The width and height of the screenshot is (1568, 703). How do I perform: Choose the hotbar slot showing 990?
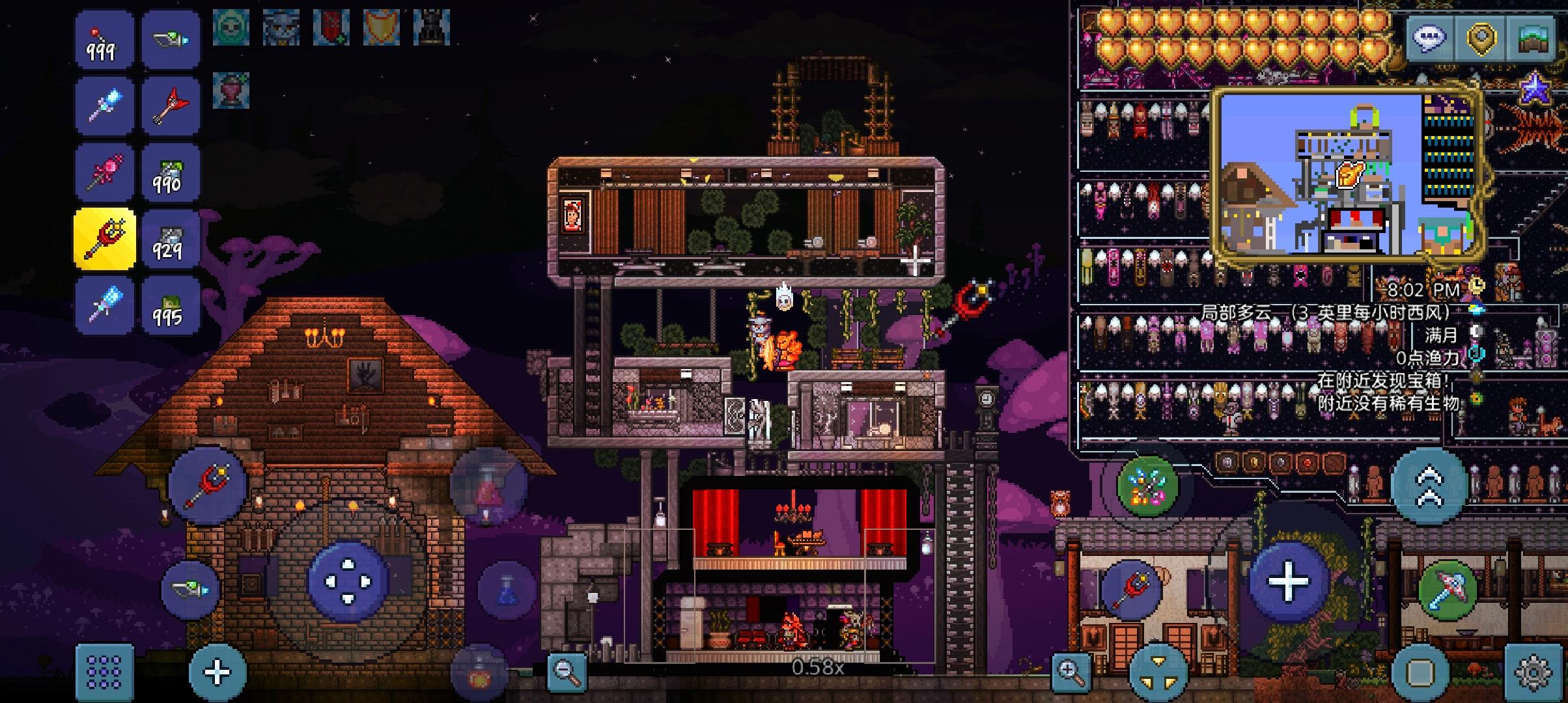click(170, 172)
